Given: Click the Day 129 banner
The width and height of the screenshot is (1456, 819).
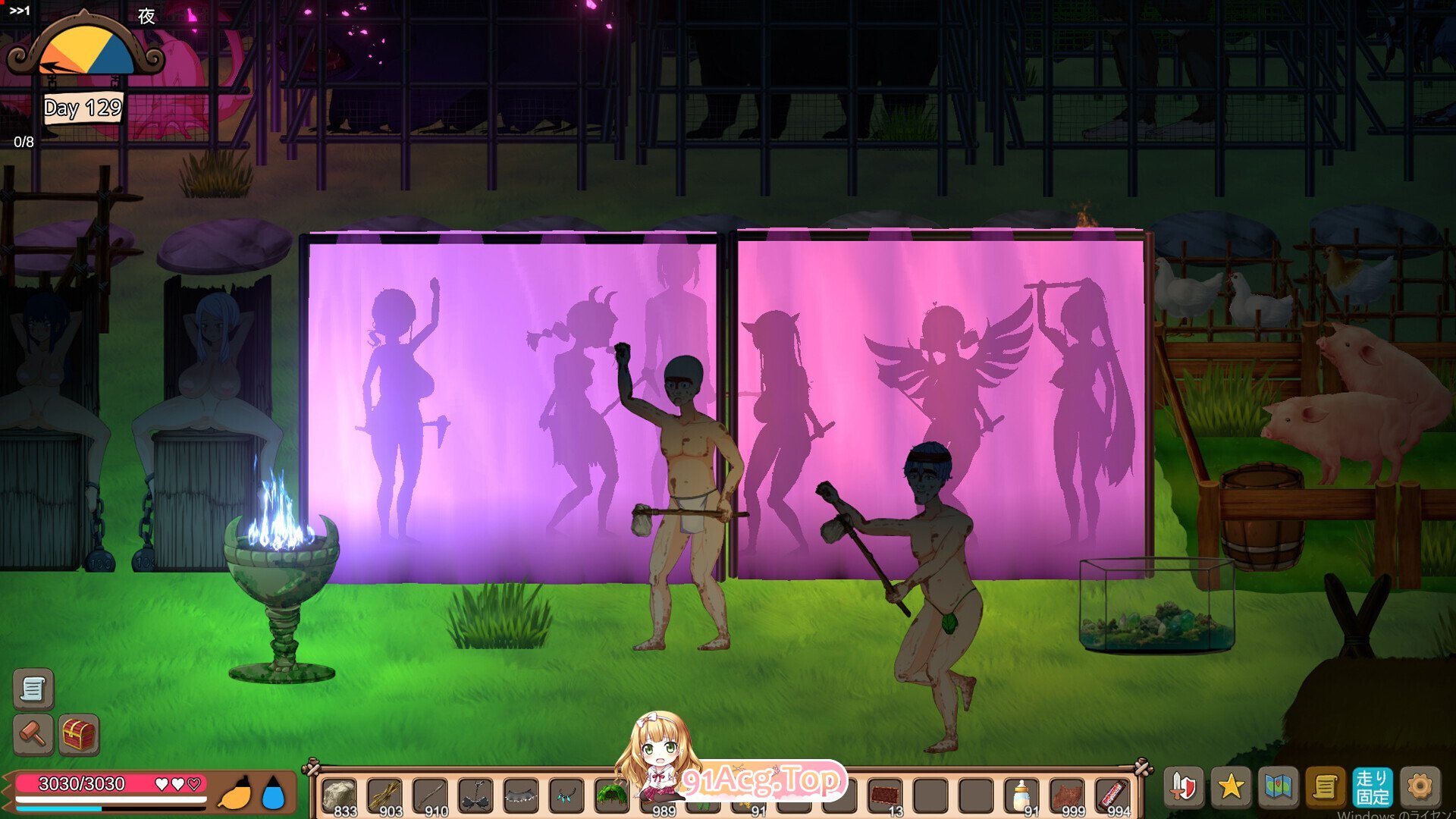Looking at the screenshot, I should tap(81, 109).
